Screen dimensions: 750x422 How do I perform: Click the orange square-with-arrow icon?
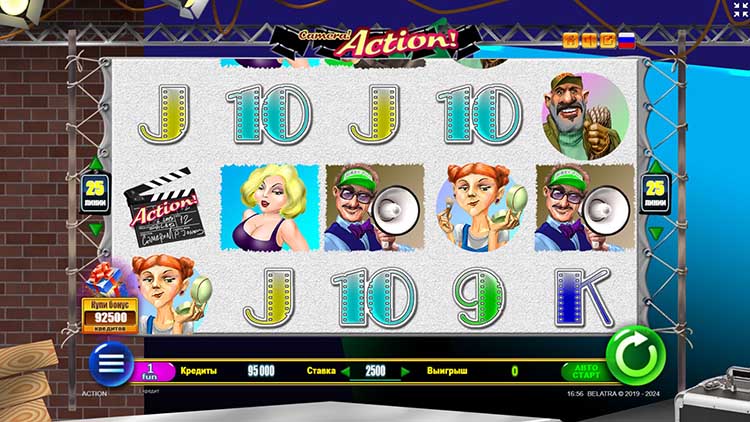pyautogui.click(x=607, y=41)
